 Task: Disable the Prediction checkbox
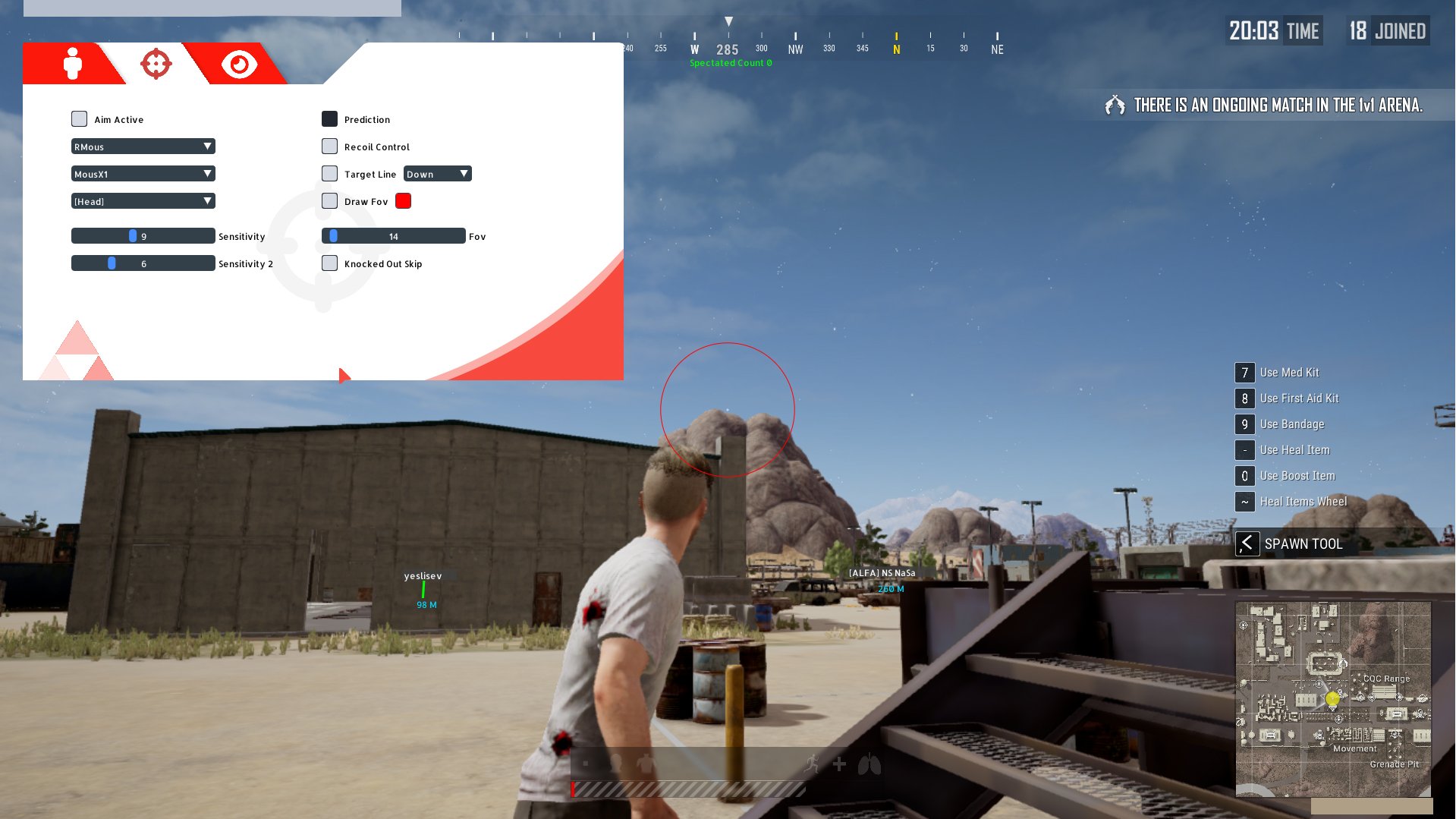pos(329,118)
